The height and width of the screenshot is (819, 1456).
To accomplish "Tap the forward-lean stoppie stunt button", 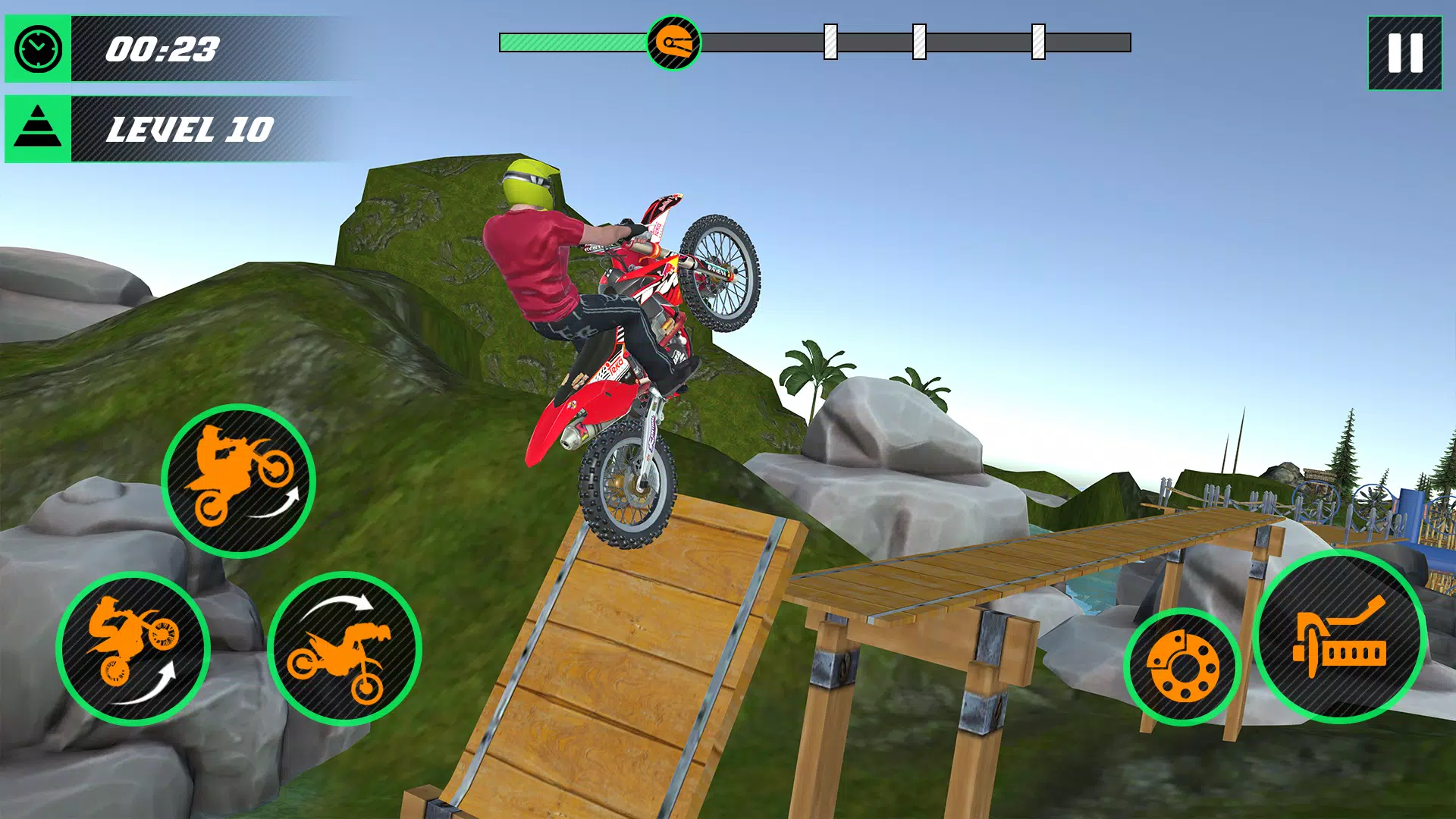I will point(345,649).
